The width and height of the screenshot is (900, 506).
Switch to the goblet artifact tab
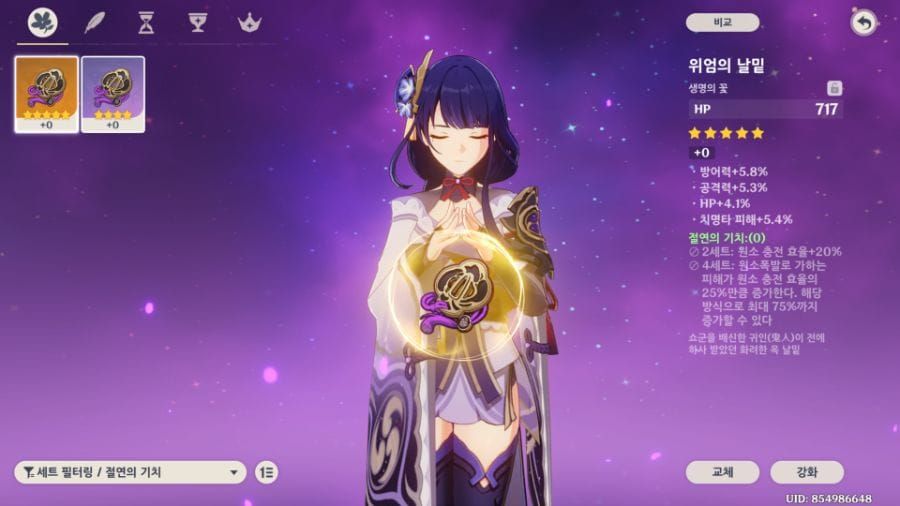click(197, 22)
